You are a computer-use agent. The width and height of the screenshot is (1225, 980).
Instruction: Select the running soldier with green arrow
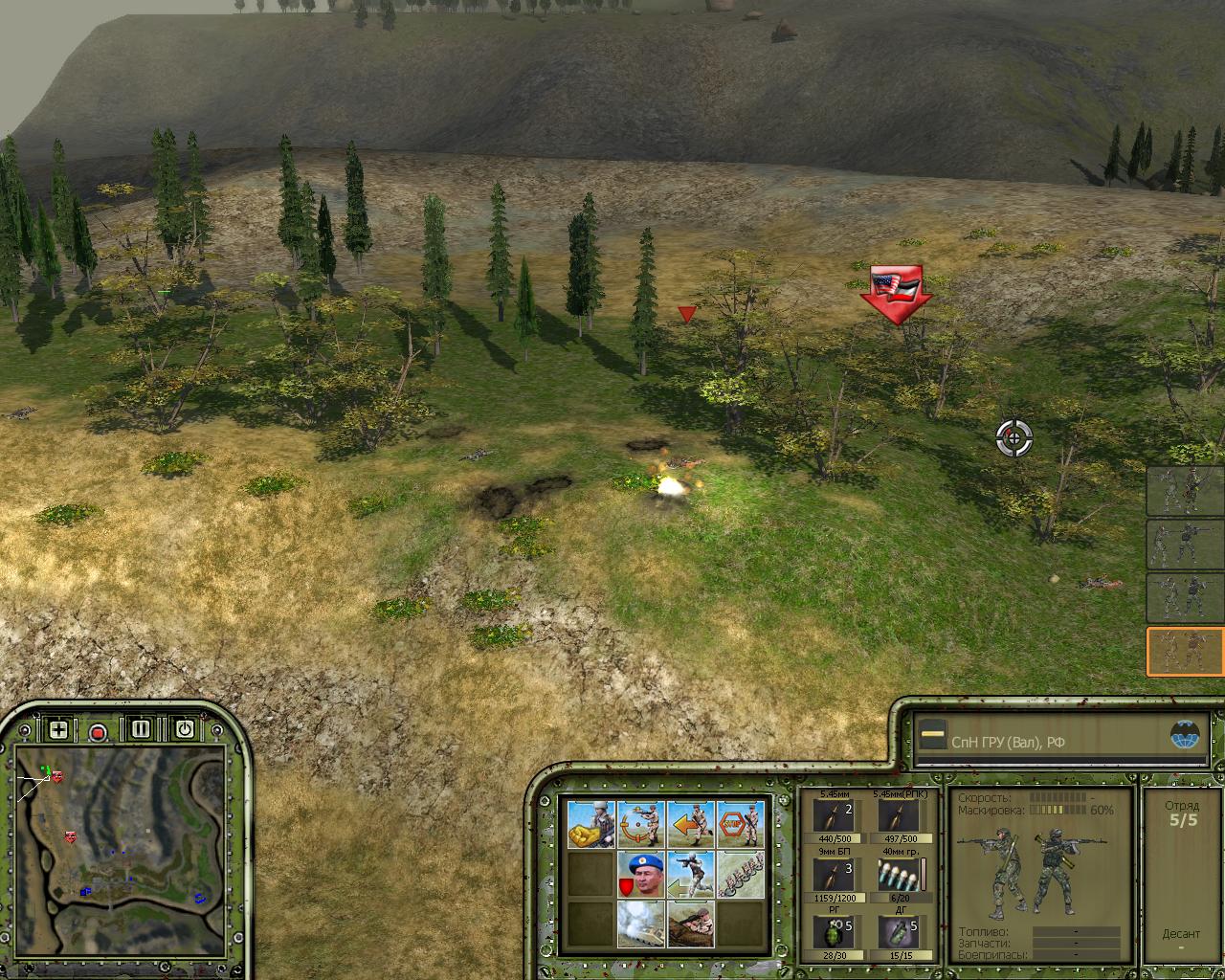[690, 875]
